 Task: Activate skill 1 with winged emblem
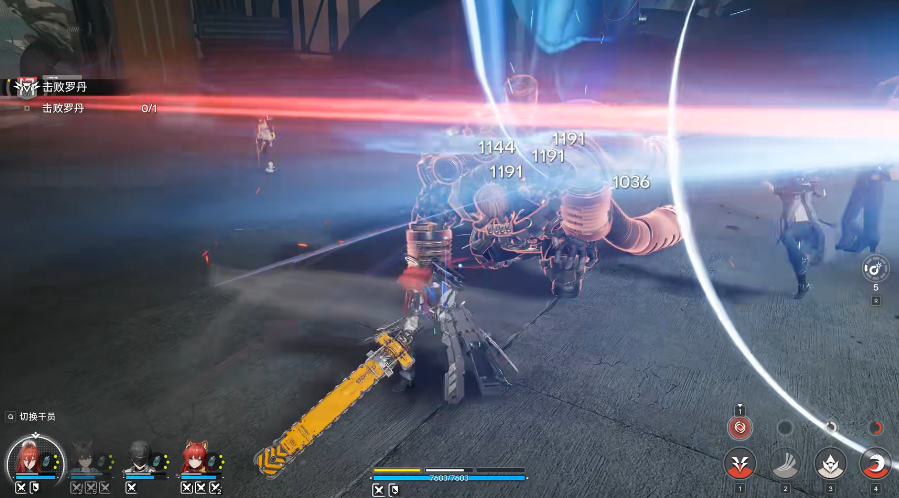tap(740, 463)
